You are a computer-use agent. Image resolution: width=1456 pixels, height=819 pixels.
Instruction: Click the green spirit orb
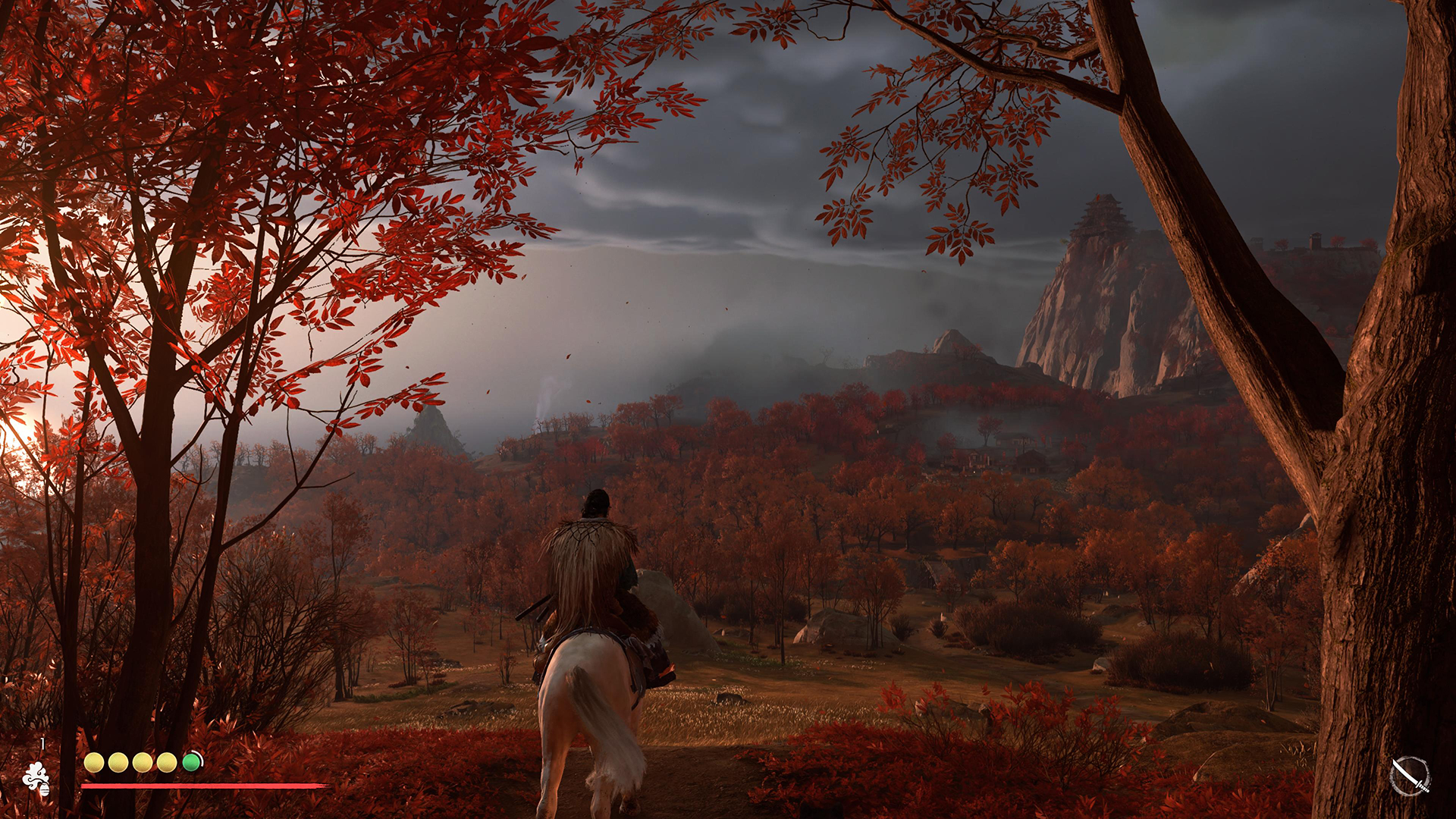(x=191, y=762)
